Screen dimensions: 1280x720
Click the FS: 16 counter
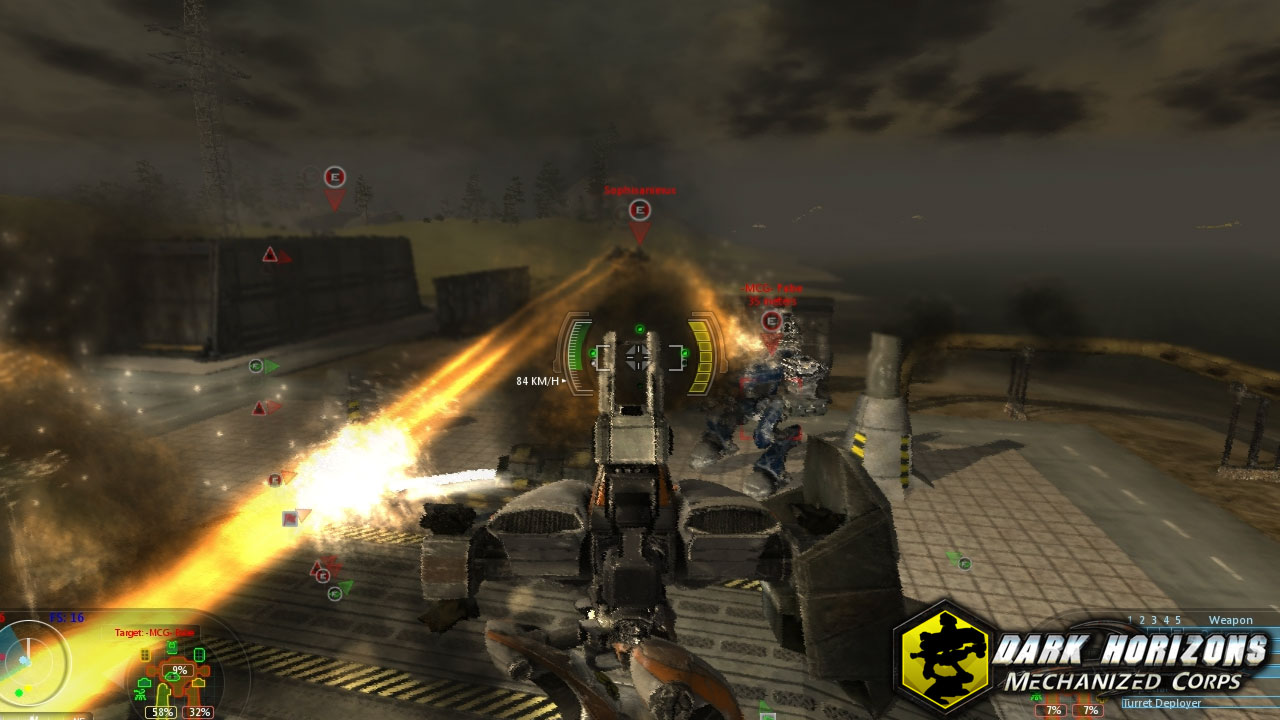coord(67,617)
